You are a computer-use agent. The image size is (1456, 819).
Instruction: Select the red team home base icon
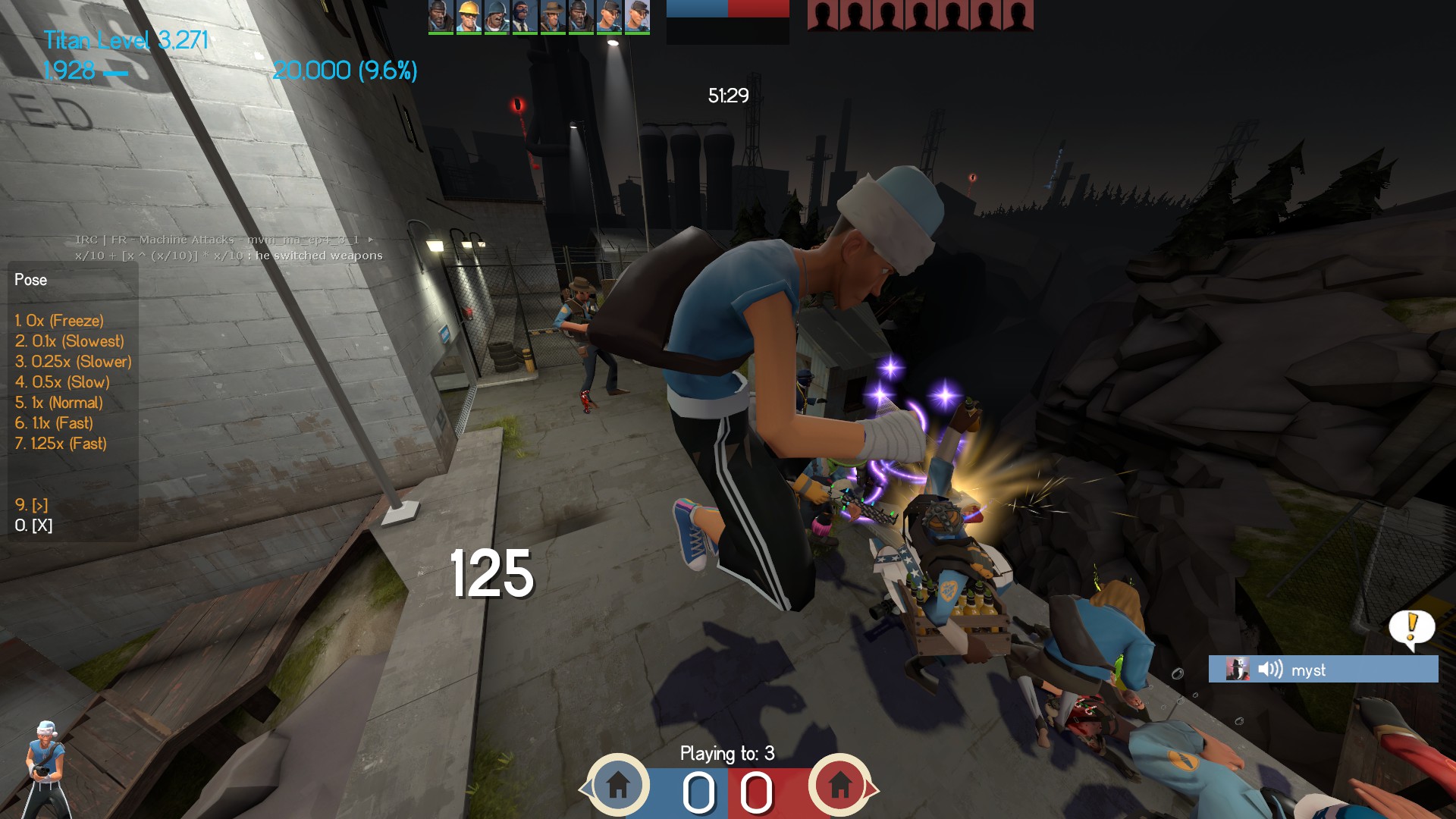click(839, 784)
